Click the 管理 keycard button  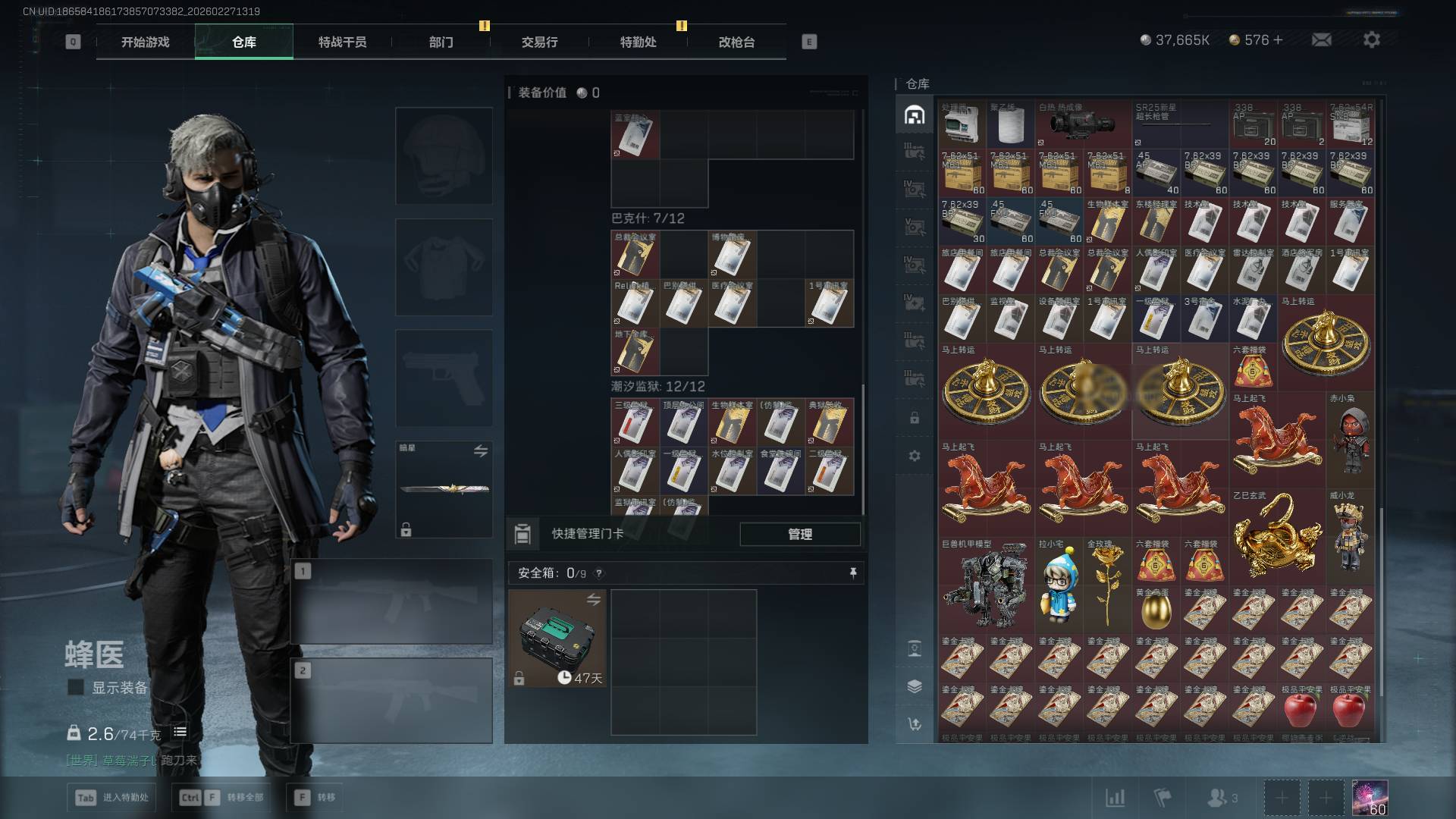(x=800, y=534)
